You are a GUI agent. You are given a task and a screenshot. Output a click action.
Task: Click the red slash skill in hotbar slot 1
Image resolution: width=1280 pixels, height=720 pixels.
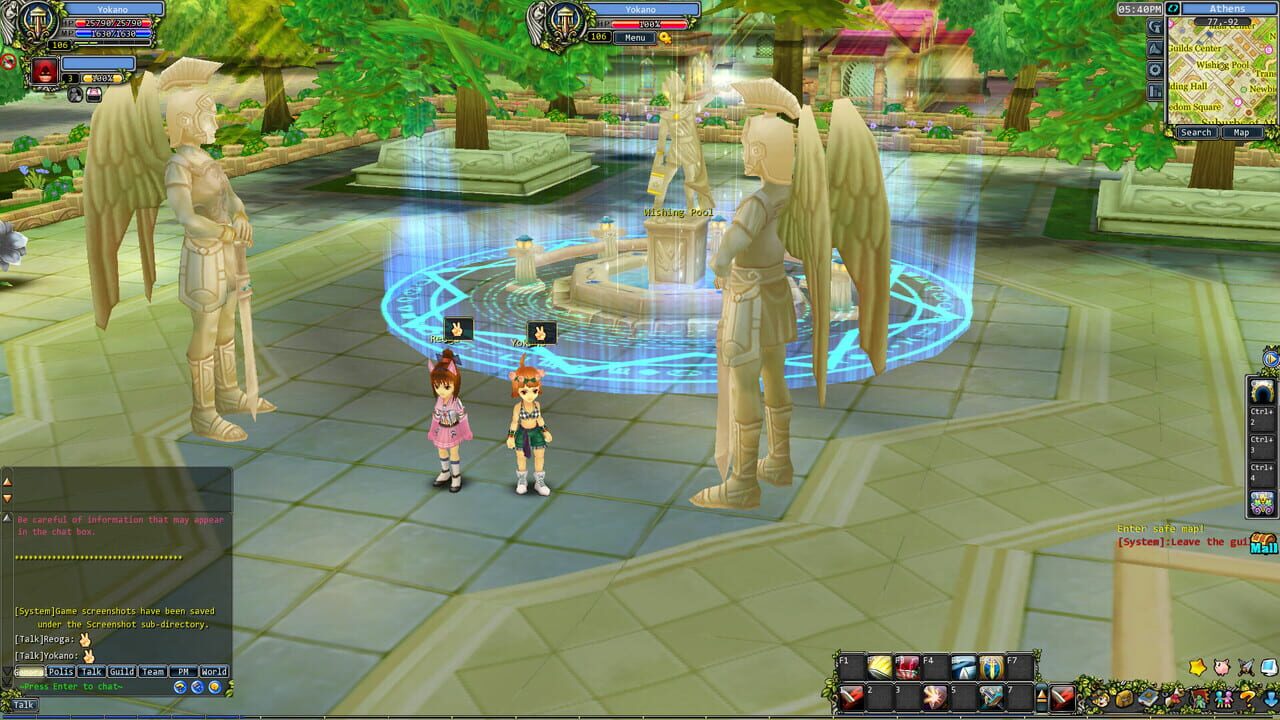point(851,698)
